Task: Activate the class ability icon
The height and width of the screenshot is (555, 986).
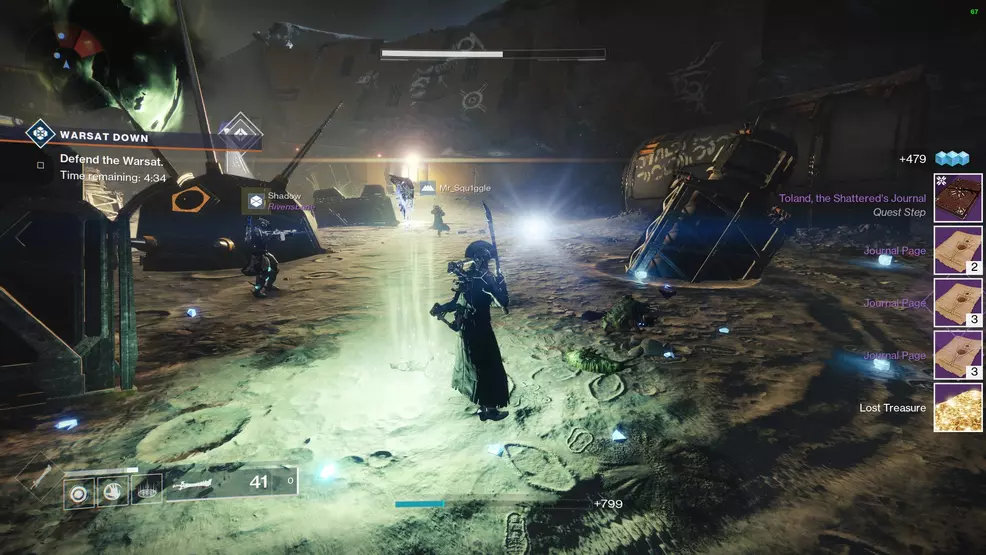Action: [x=146, y=491]
